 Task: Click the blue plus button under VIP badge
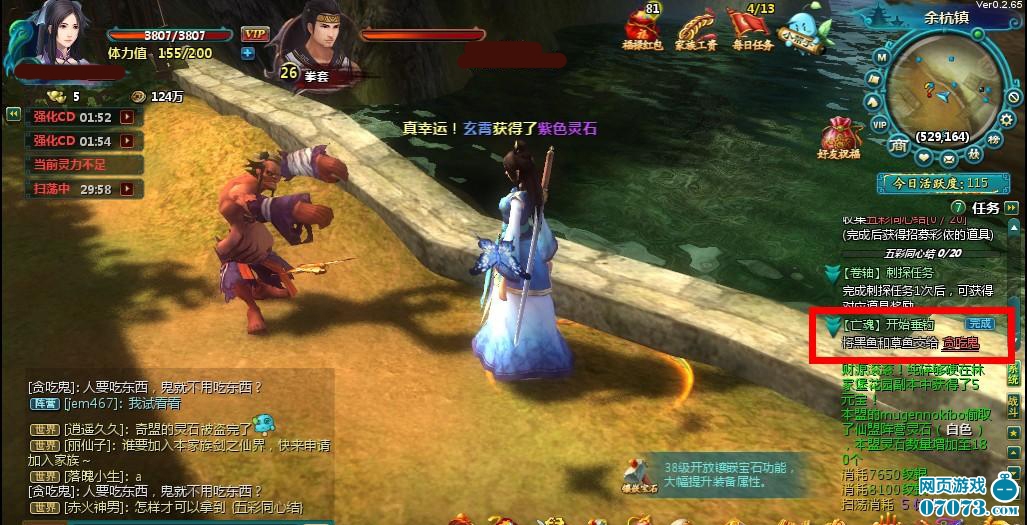tap(247, 53)
